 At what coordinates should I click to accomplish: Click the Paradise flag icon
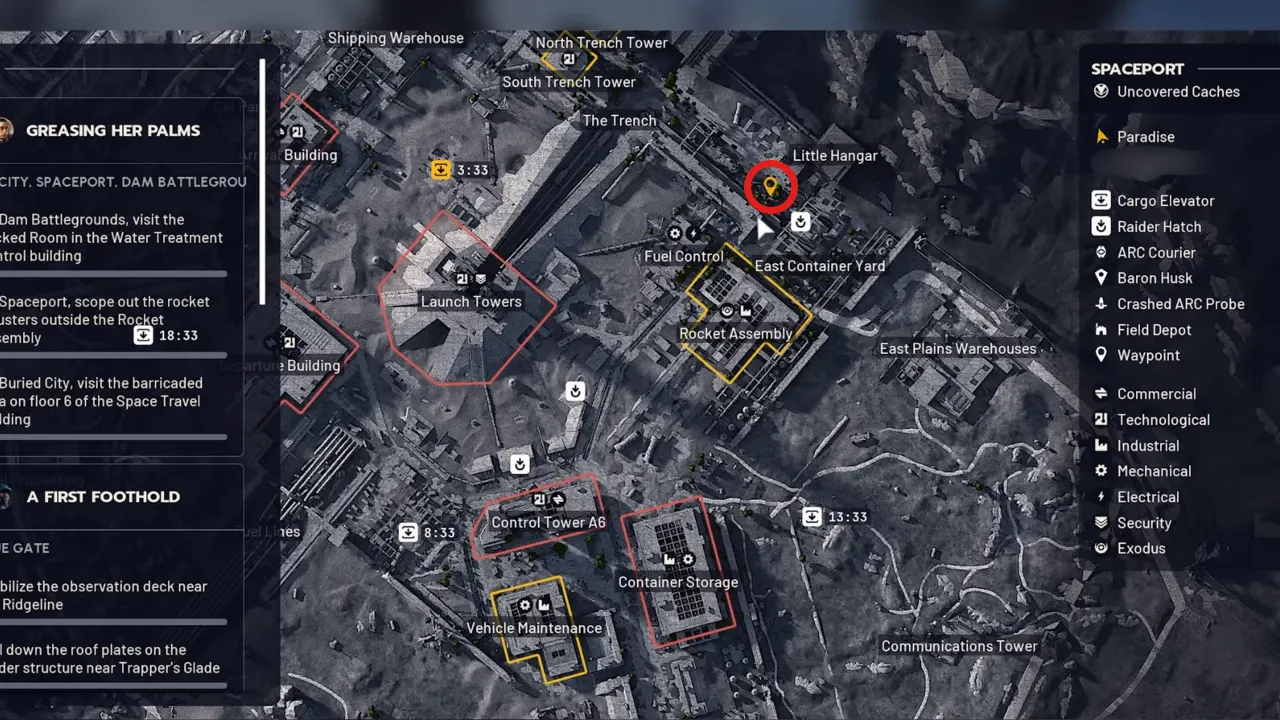(x=1103, y=136)
